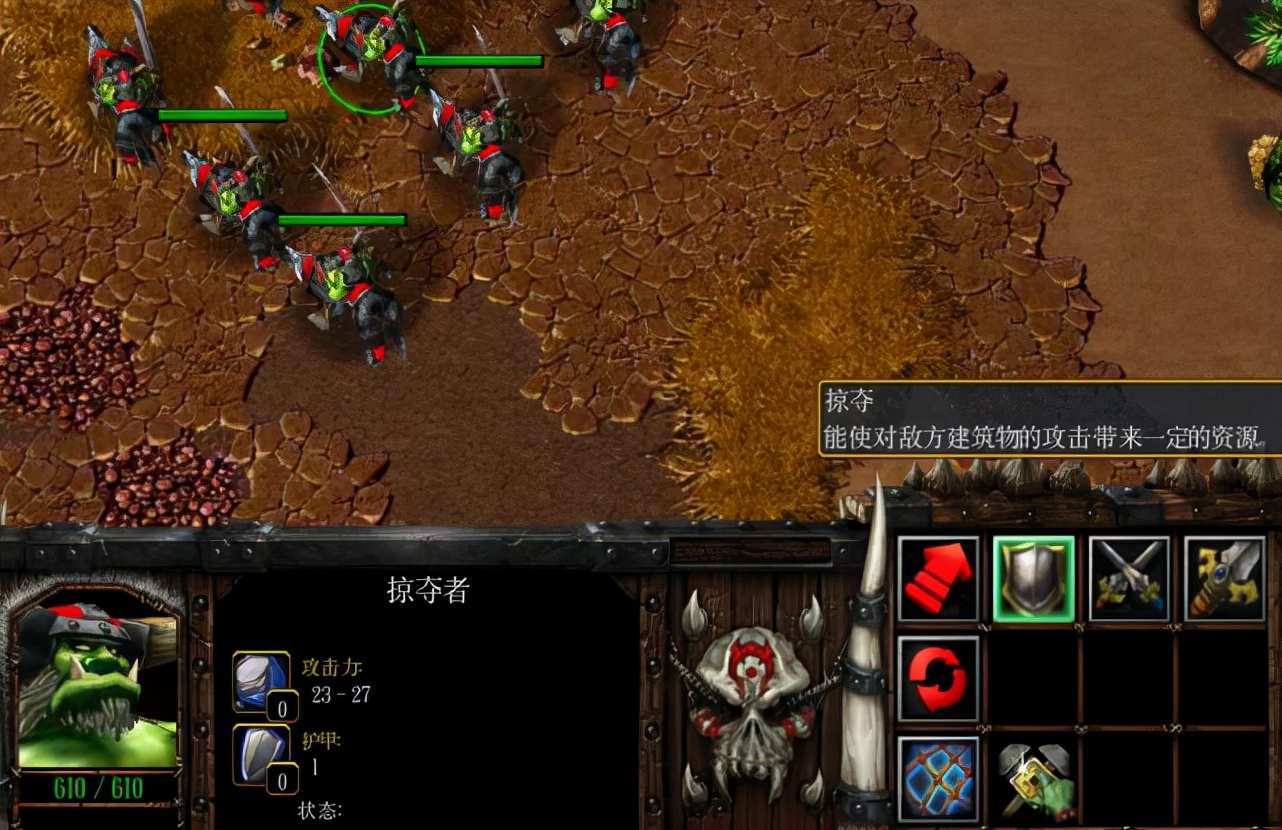Select the Move command red arrow icon
This screenshot has width=1282, height=830.
pyautogui.click(x=938, y=577)
